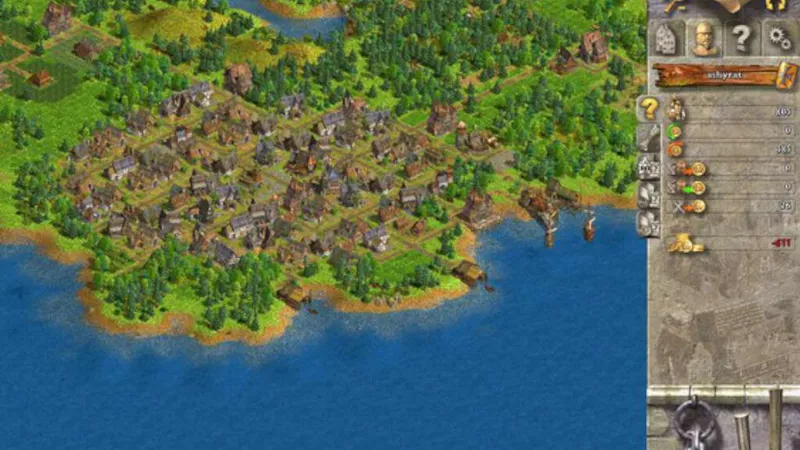Open the question mark help tab

pyautogui.click(x=741, y=39)
